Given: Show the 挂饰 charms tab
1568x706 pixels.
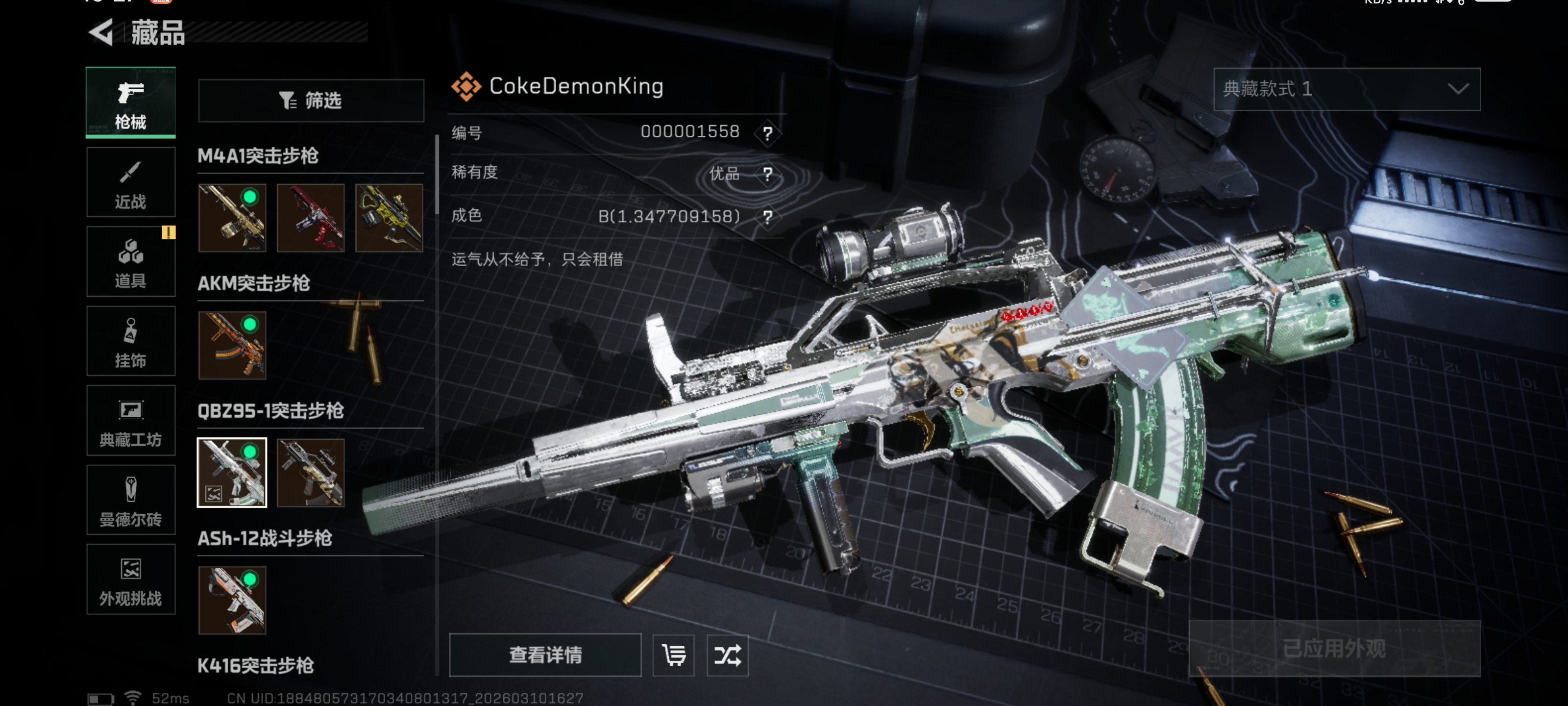Looking at the screenshot, I should coord(131,341).
